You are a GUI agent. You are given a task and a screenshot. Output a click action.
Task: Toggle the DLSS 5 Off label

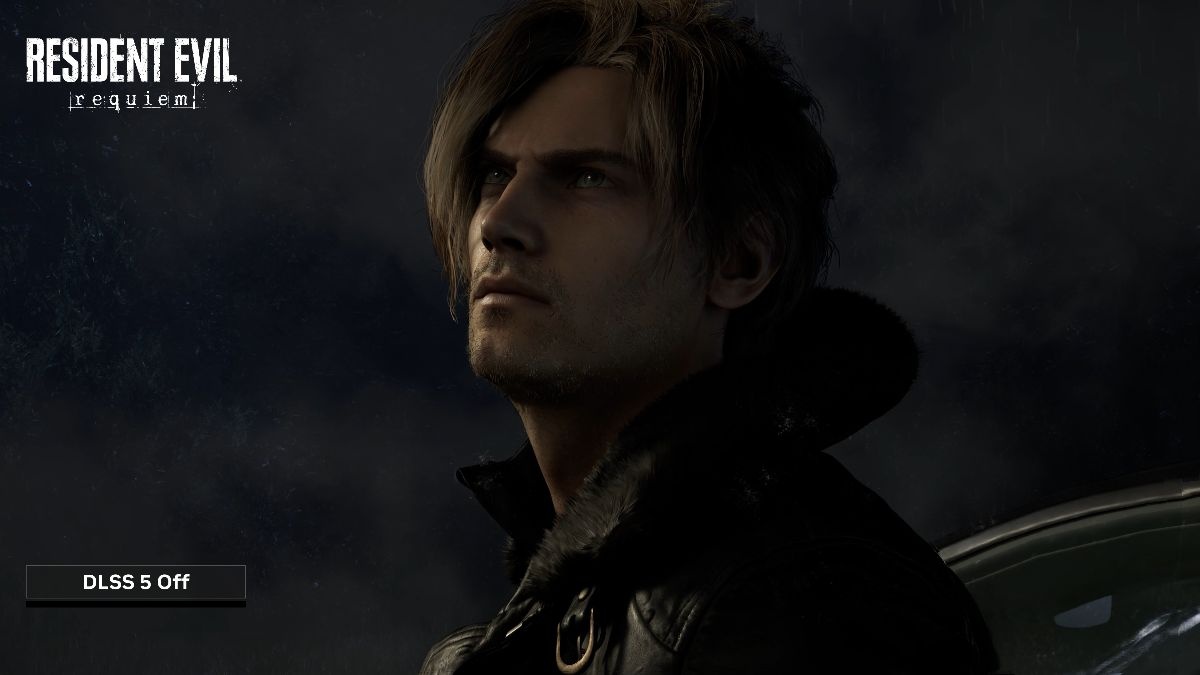point(136,583)
